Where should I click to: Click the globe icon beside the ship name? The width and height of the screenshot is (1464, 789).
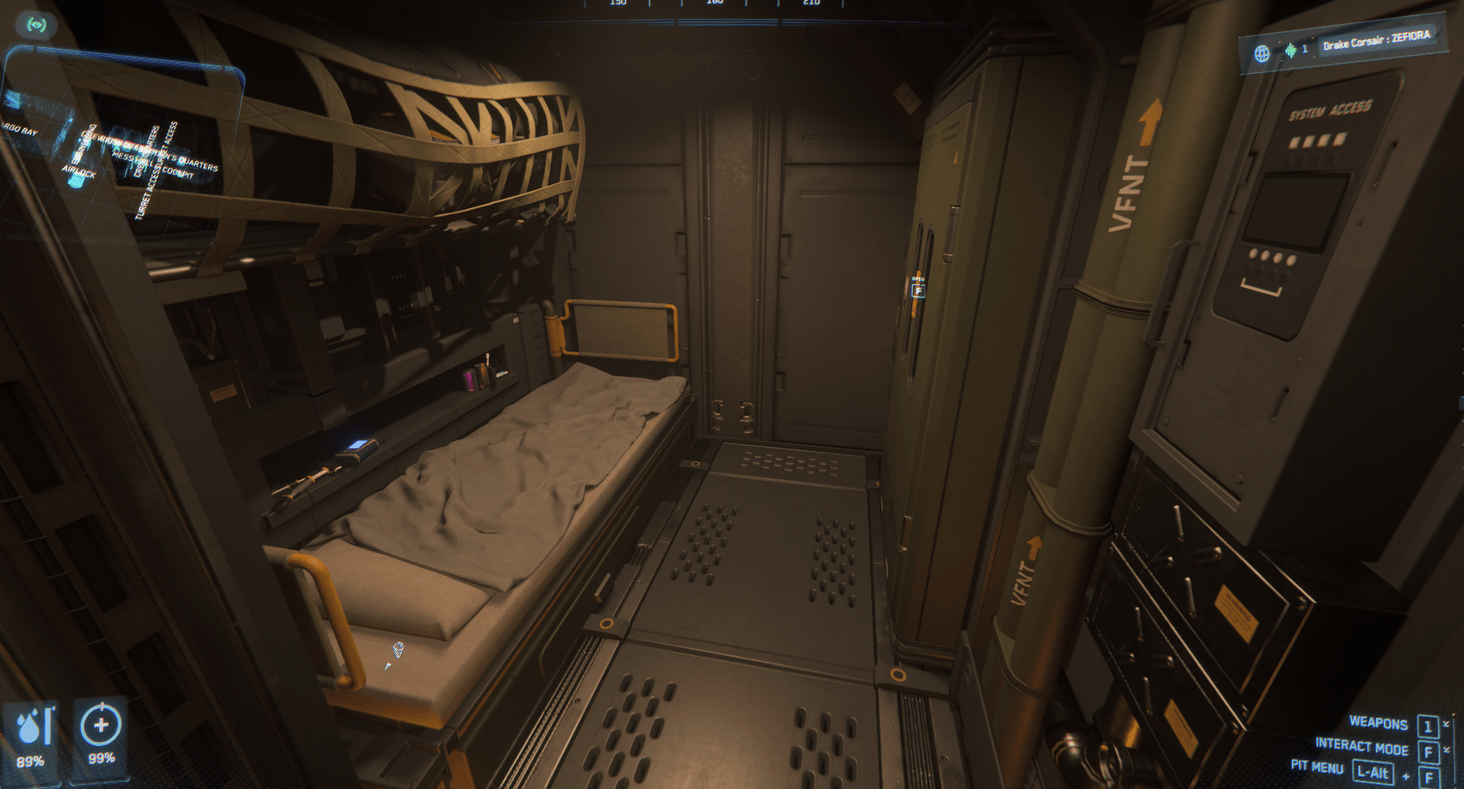pyautogui.click(x=1263, y=52)
